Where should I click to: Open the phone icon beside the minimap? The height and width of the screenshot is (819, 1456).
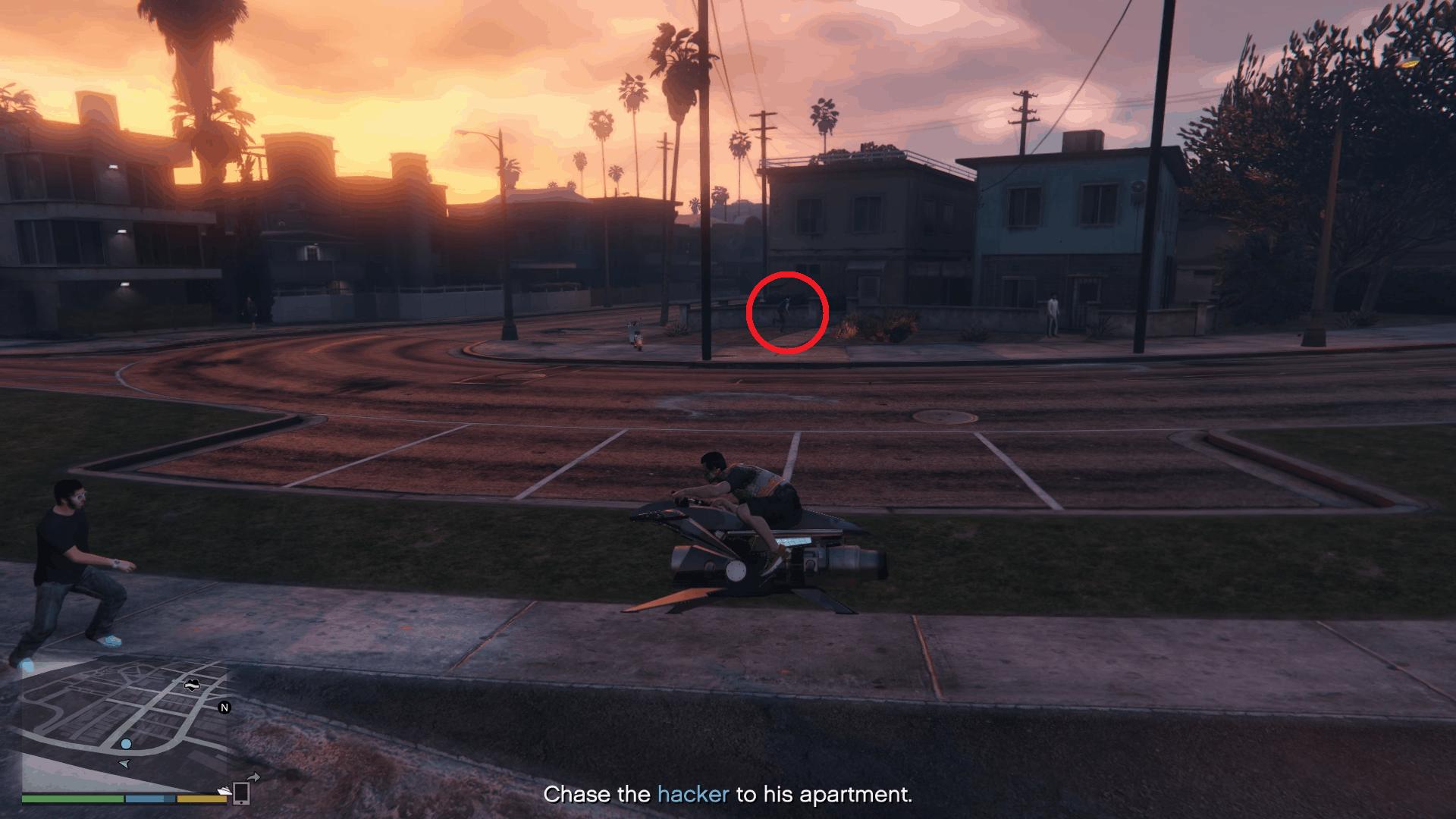pyautogui.click(x=241, y=792)
